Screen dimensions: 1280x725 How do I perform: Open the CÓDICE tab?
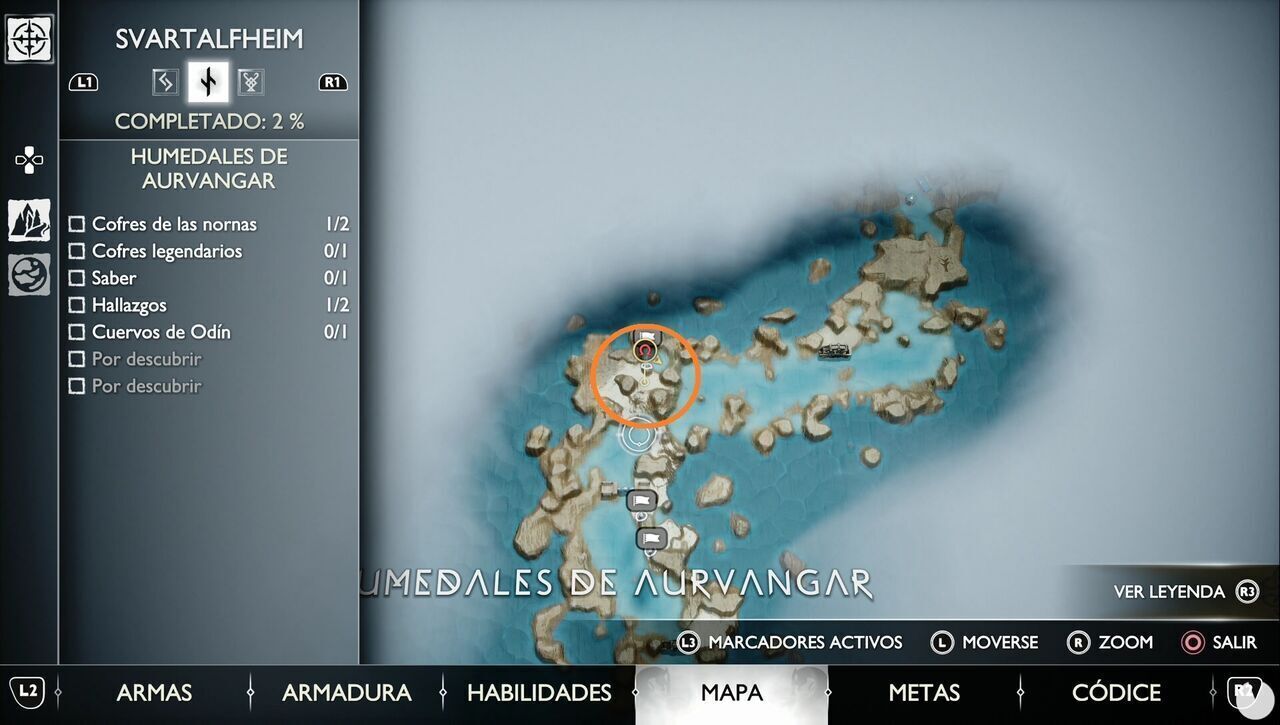click(1116, 692)
